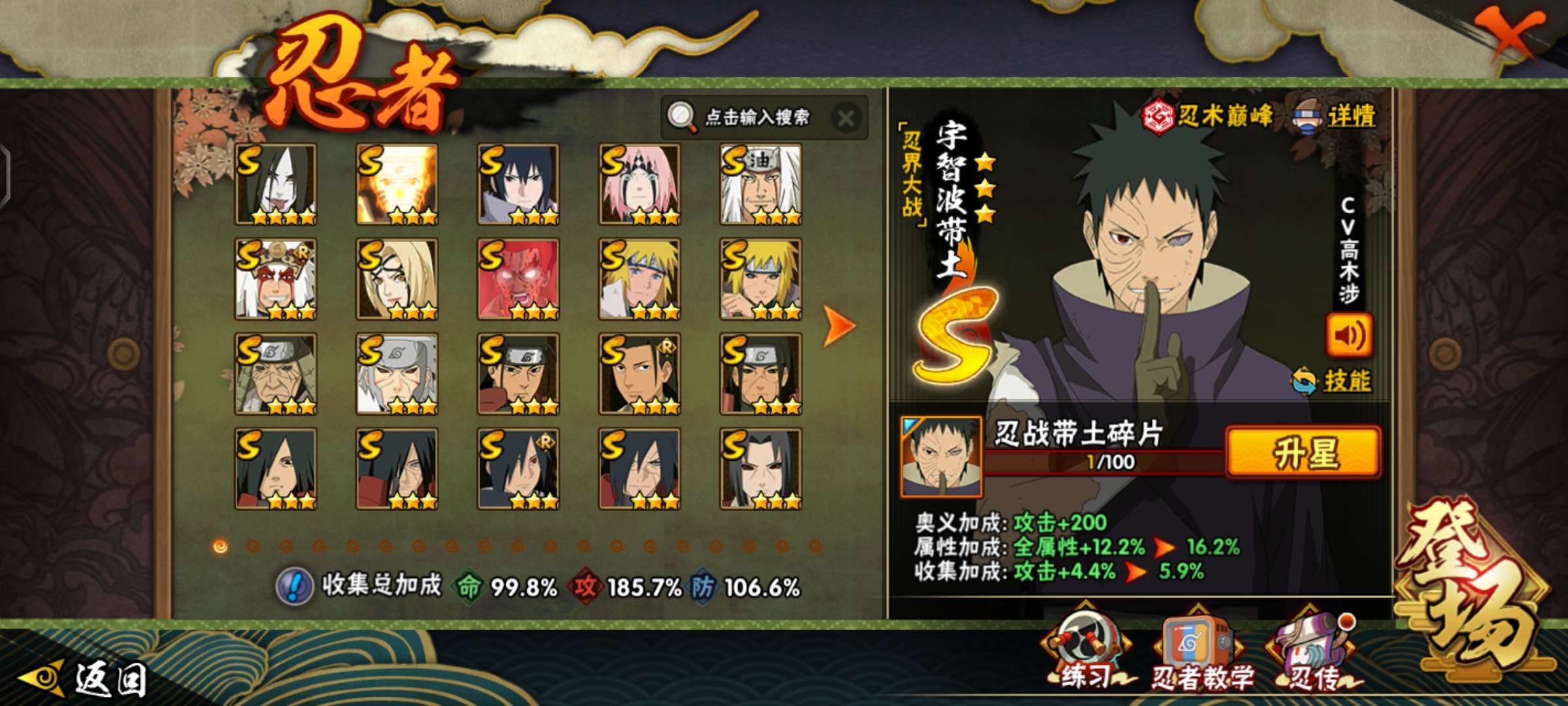The image size is (1568, 706).
Task: Open the 详情 details link
Action: click(1350, 116)
